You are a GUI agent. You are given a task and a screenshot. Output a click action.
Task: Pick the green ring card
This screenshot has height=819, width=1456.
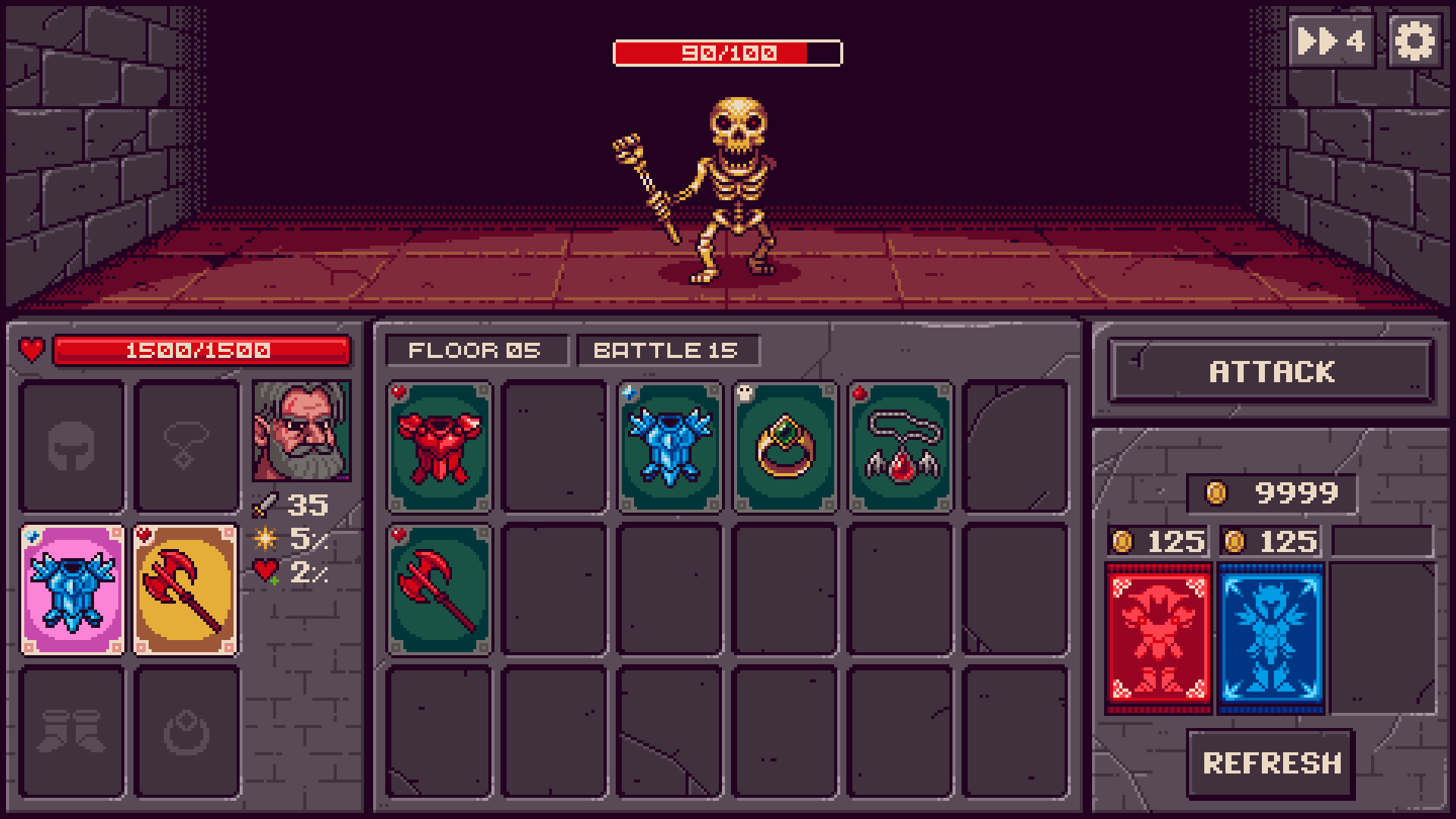(785, 447)
